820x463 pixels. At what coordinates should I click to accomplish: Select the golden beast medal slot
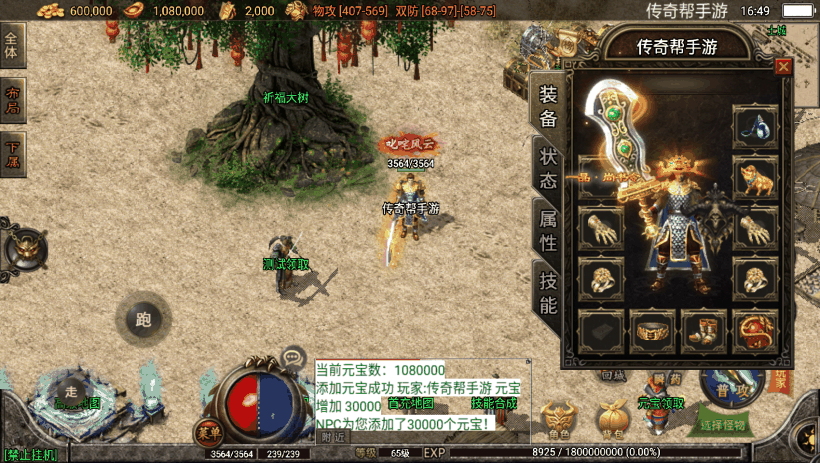(x=755, y=178)
